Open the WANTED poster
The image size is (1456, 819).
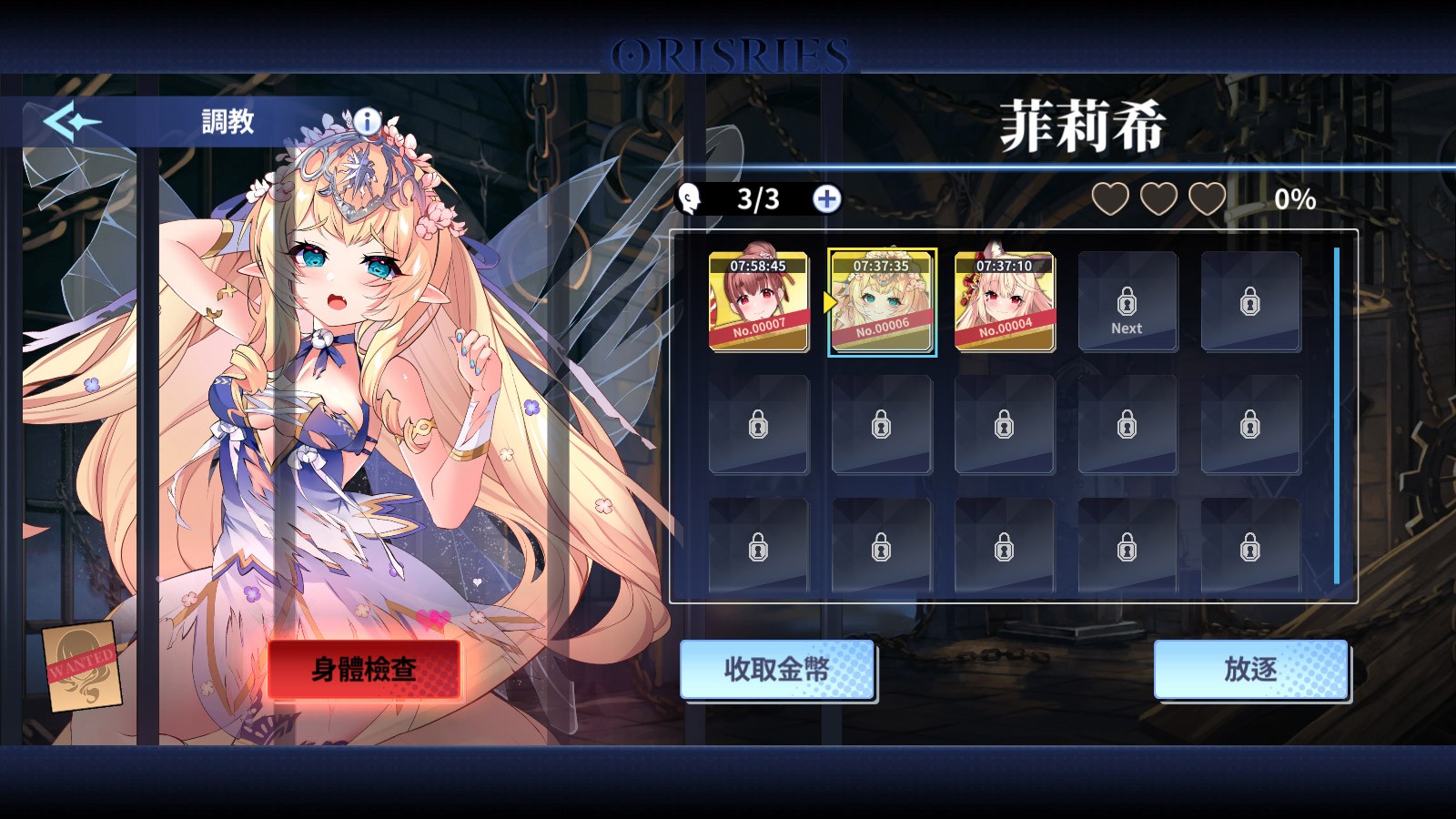pos(82,666)
